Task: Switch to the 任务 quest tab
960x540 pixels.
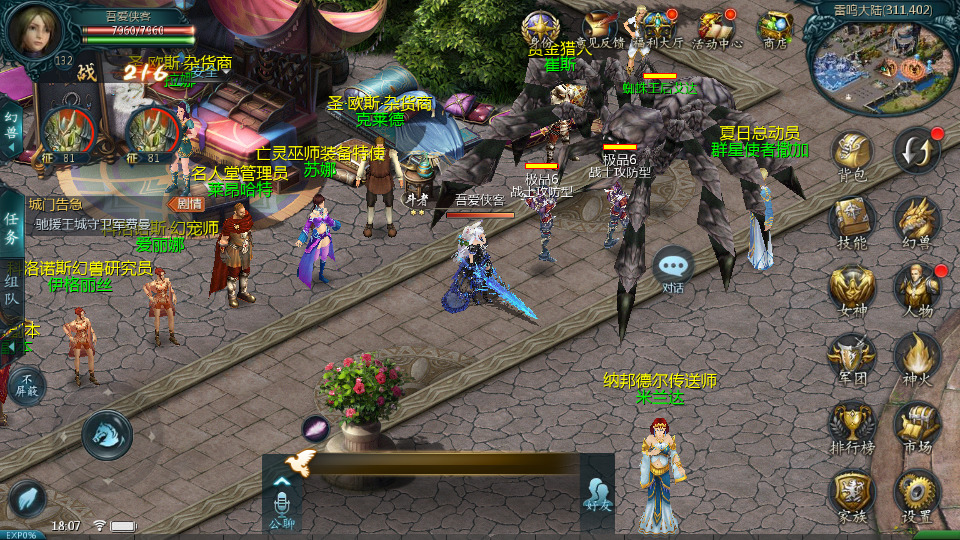Action: (x=11, y=227)
